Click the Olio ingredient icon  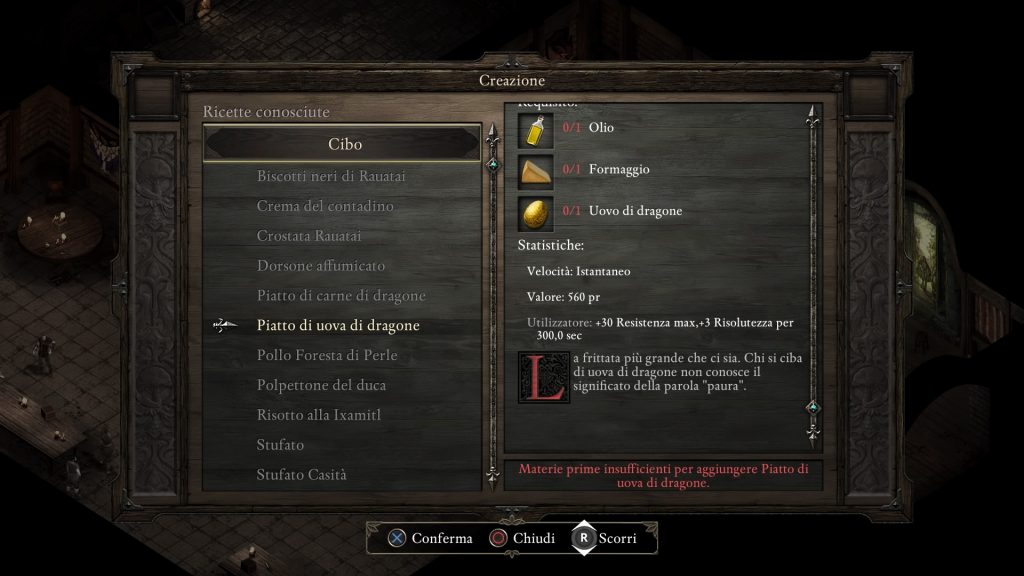(x=536, y=130)
